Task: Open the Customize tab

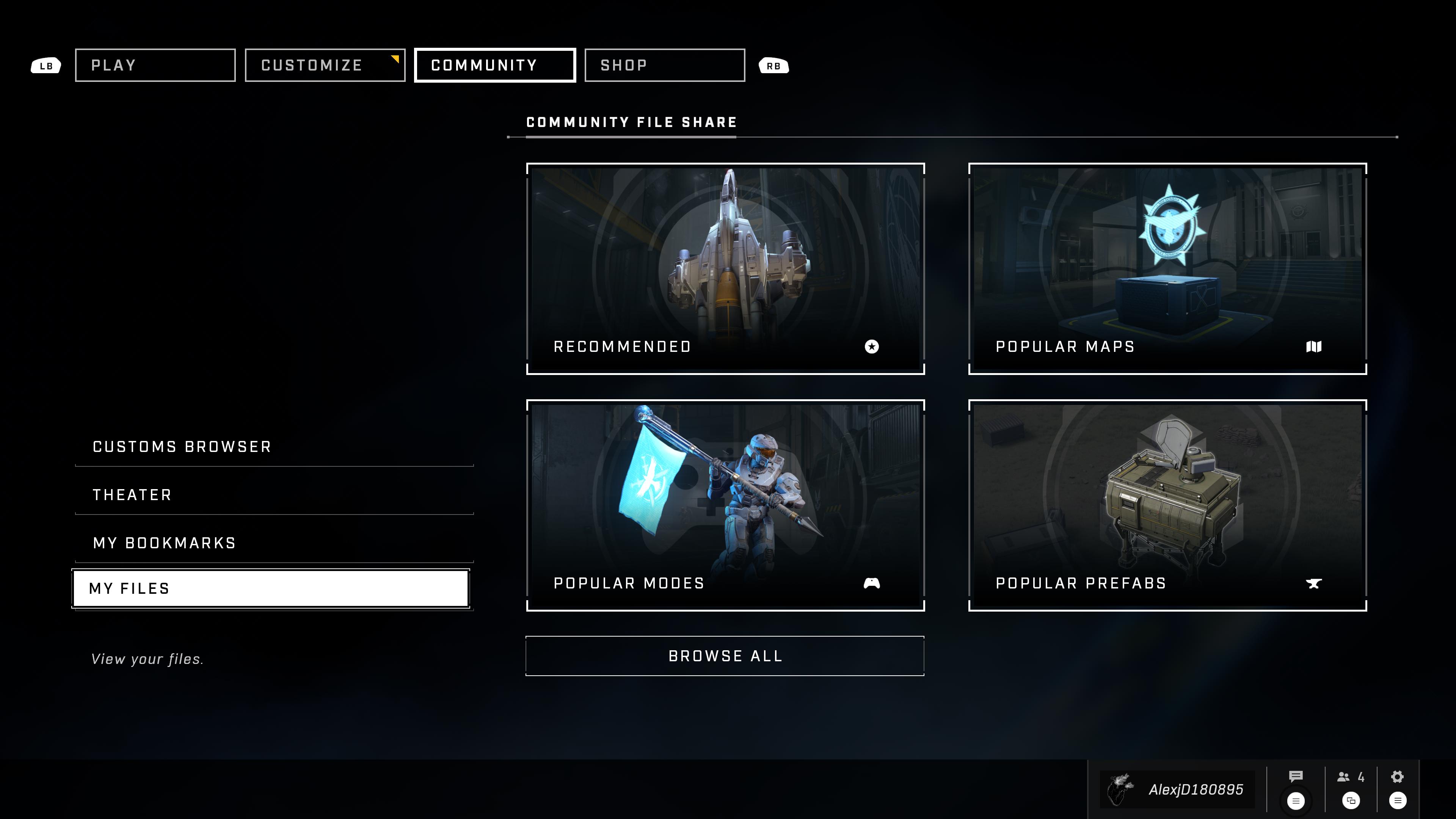Action: tap(325, 66)
